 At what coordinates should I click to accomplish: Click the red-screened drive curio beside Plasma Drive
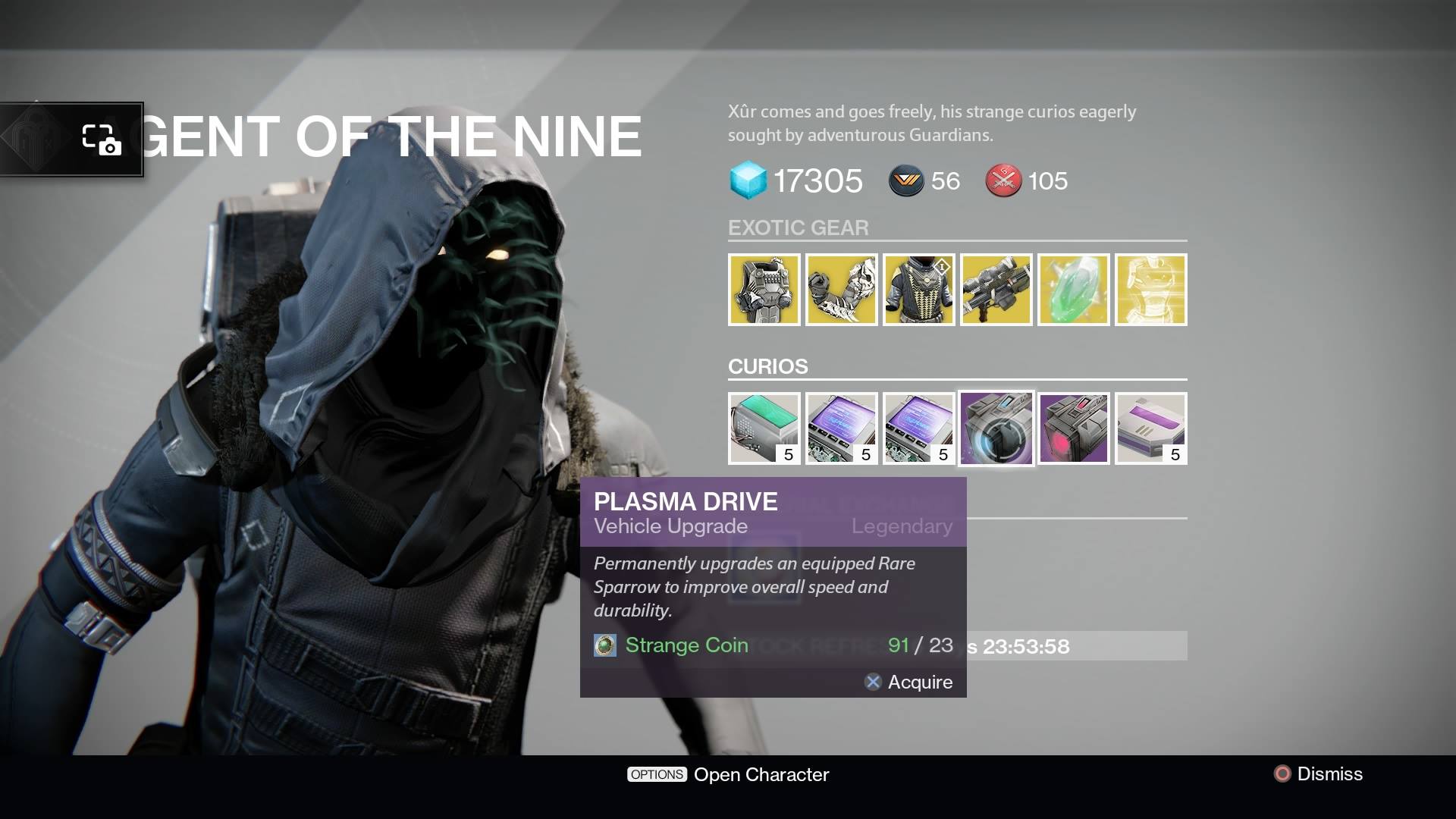(x=1073, y=428)
